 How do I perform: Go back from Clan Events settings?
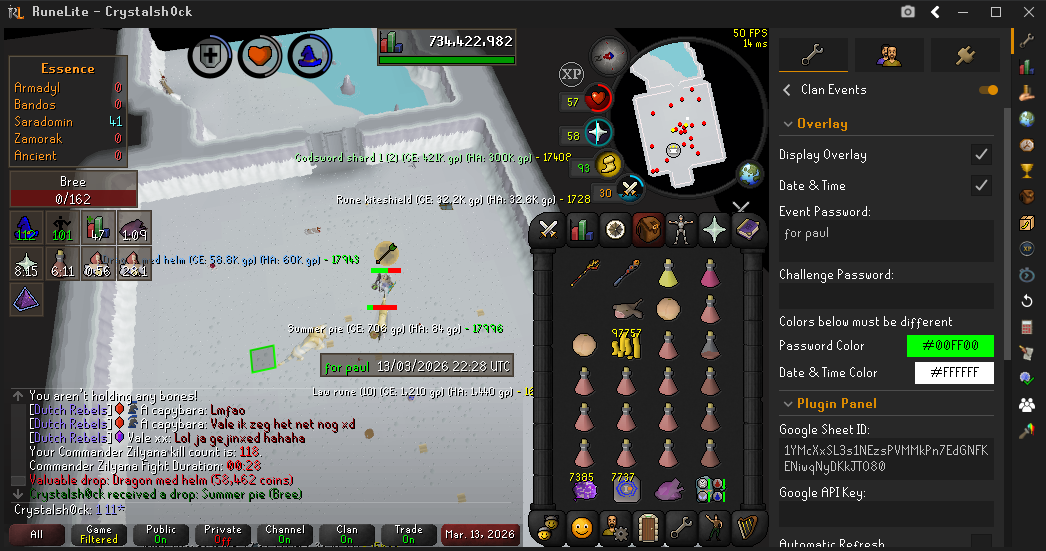click(x=787, y=90)
